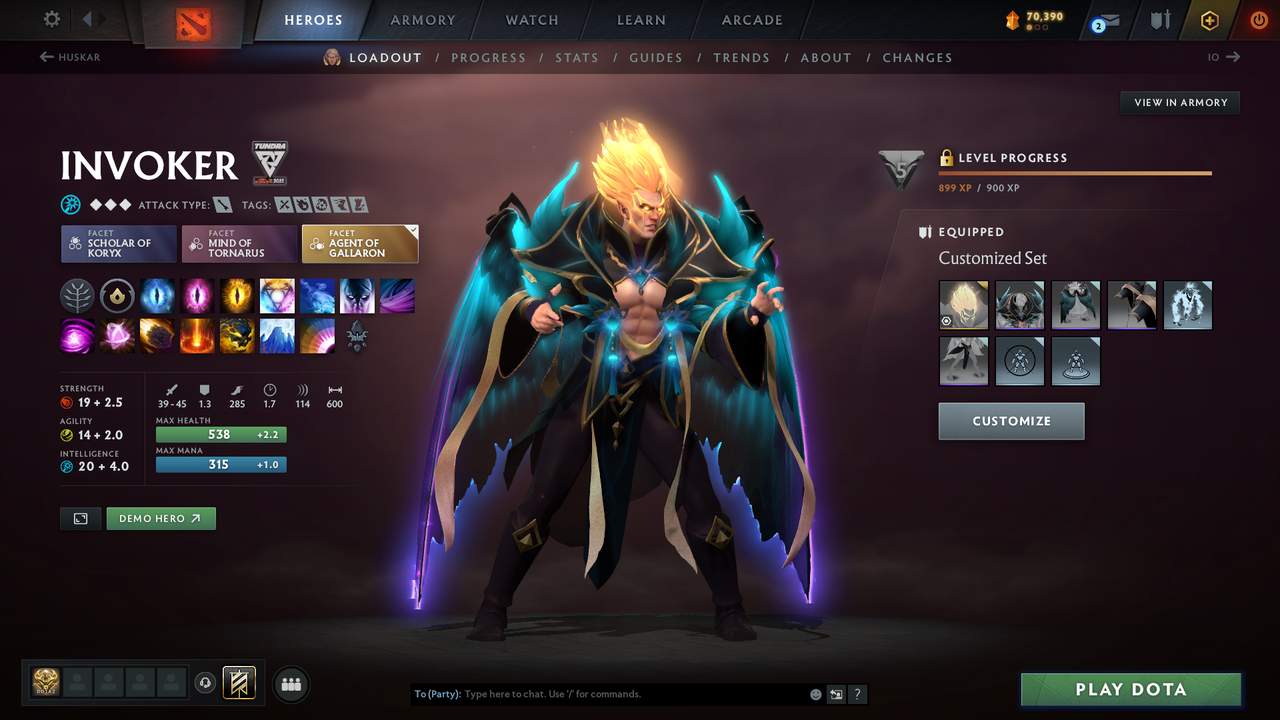Expand back to the Huskar hero page
This screenshot has height=720, width=1280.
point(68,57)
